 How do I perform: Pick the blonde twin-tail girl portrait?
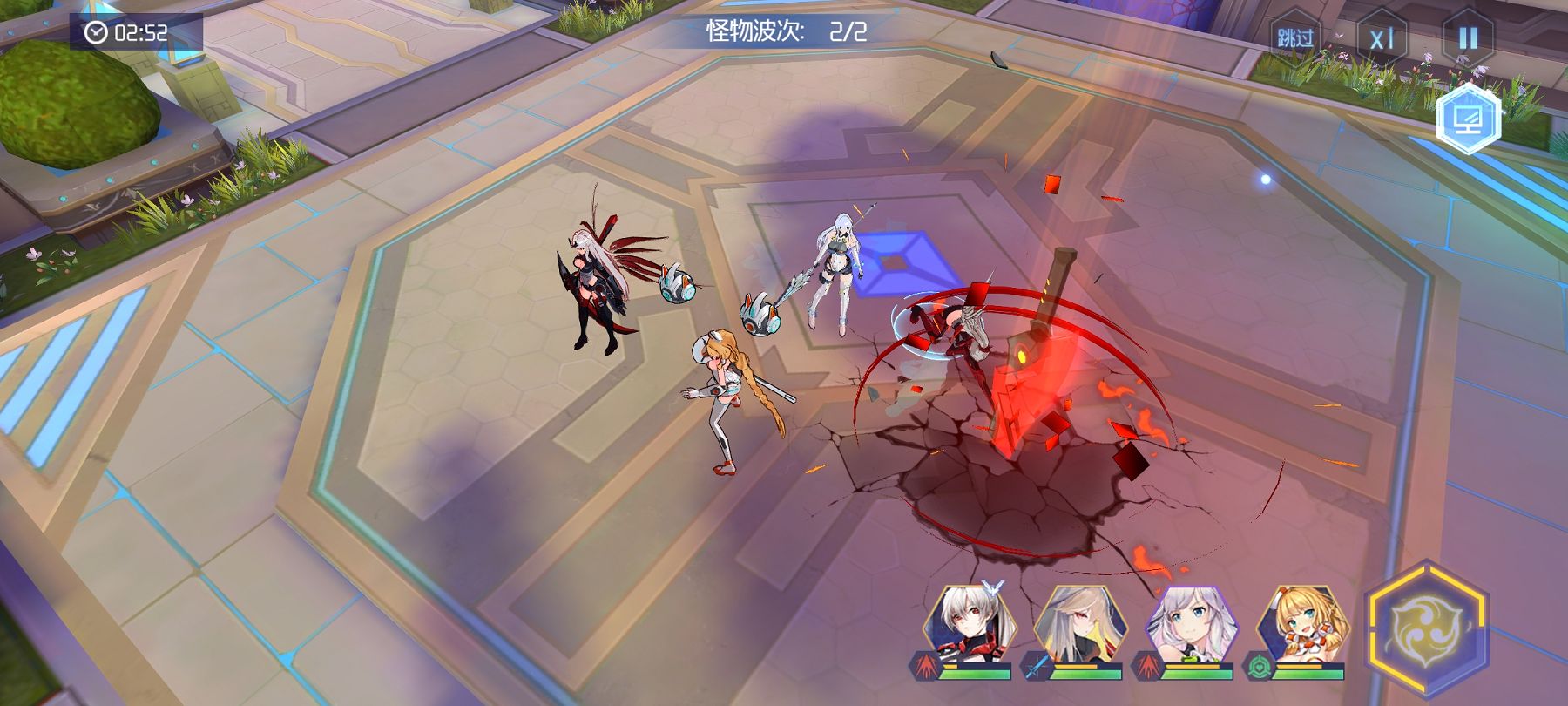pos(1301,626)
